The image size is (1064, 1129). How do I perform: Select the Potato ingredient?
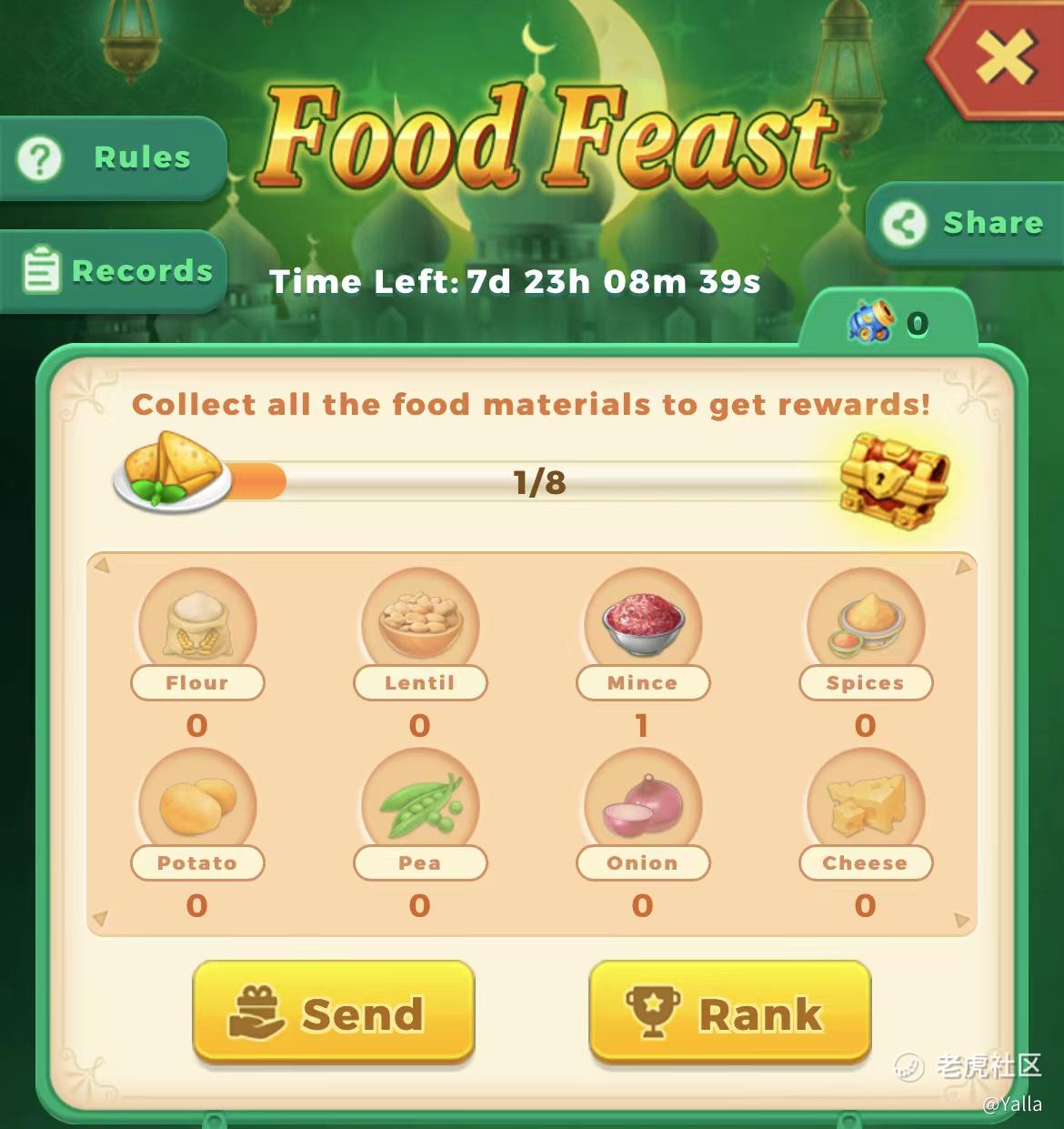pyautogui.click(x=197, y=806)
